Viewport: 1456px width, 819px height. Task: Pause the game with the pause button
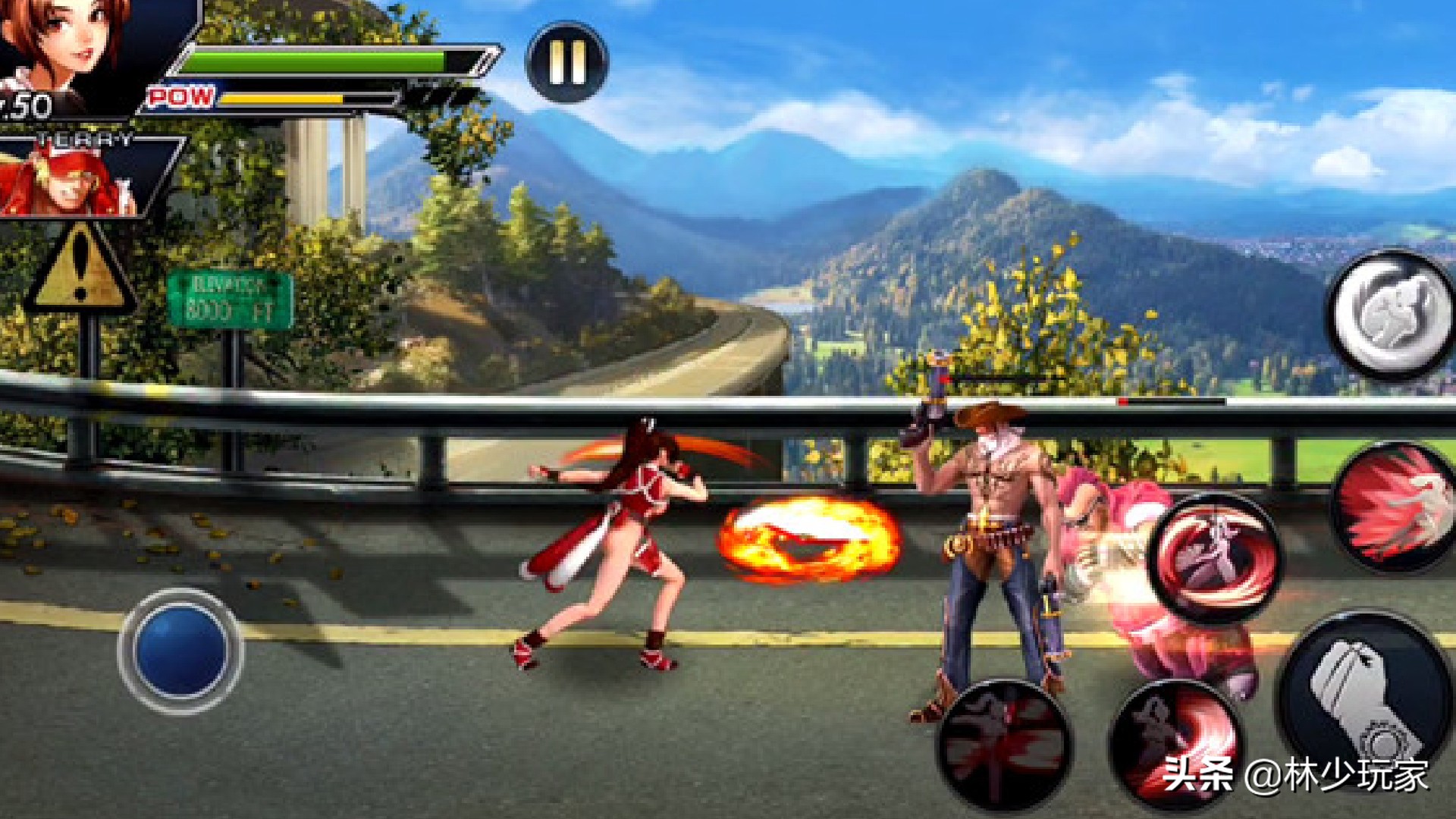coord(567,62)
